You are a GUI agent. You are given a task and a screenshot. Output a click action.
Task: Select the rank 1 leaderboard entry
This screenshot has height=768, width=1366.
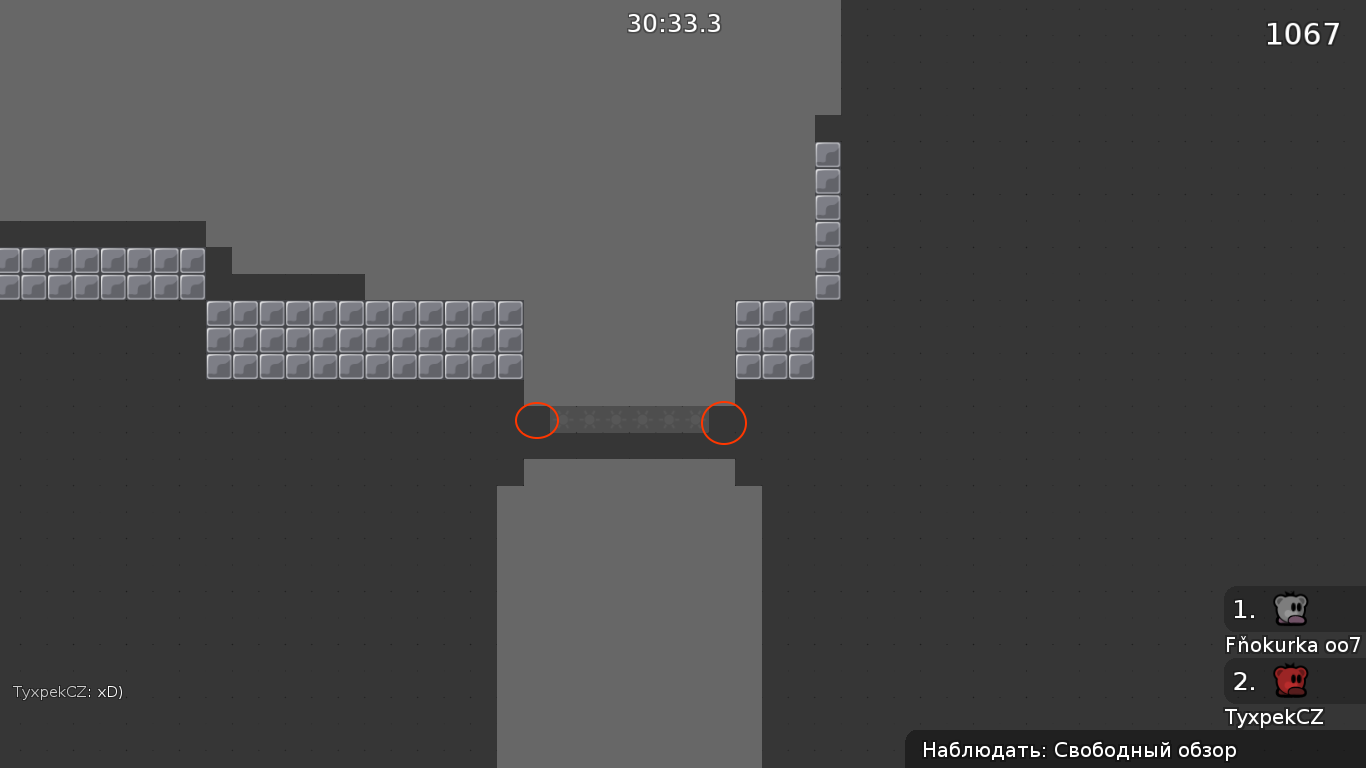pos(1244,608)
